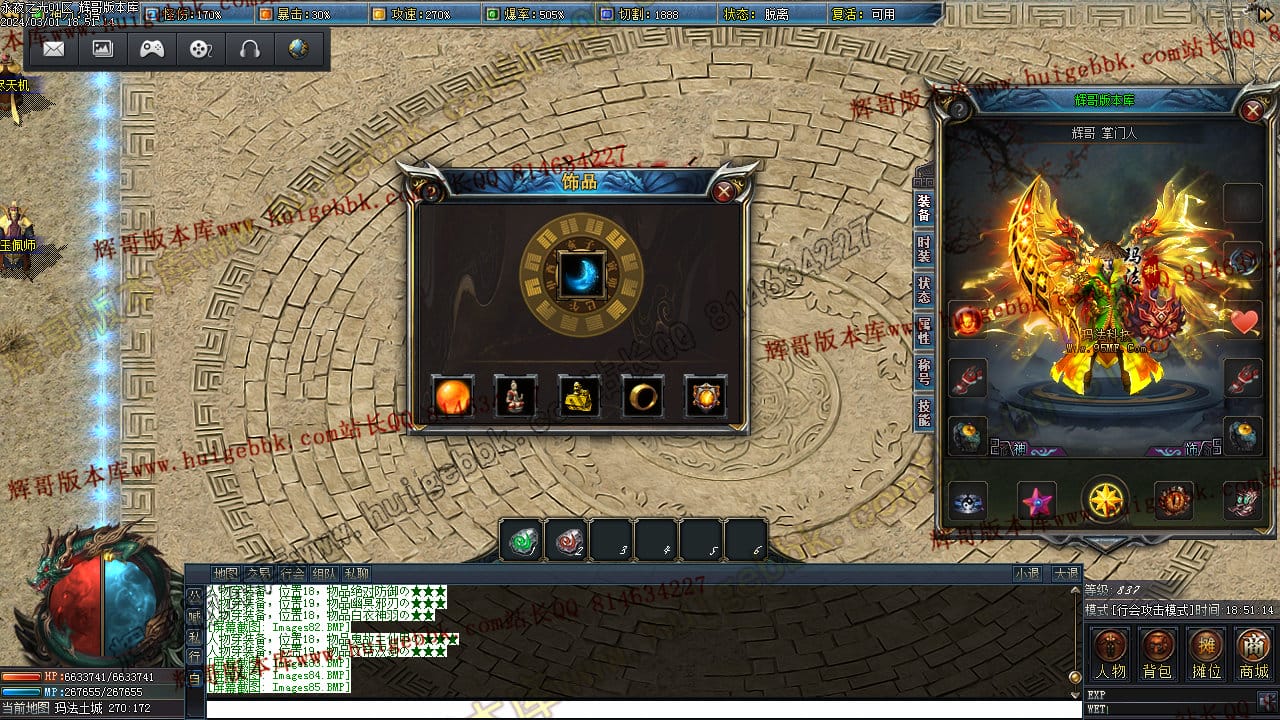The height and width of the screenshot is (720, 1280).
Task: Open the 人物 character menu
Action: point(1110,654)
